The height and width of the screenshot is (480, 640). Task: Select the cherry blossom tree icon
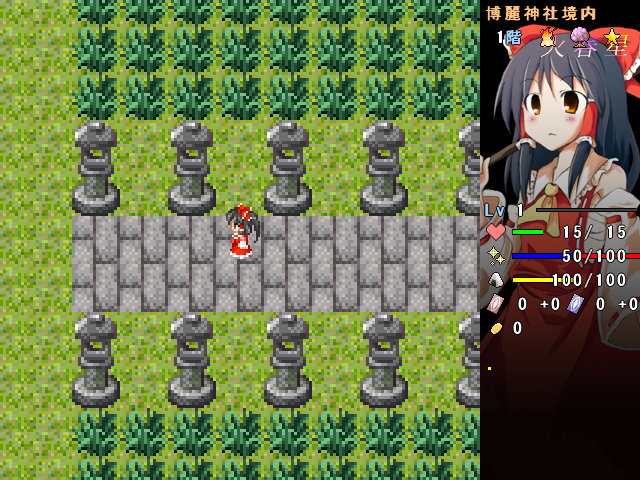point(580,39)
